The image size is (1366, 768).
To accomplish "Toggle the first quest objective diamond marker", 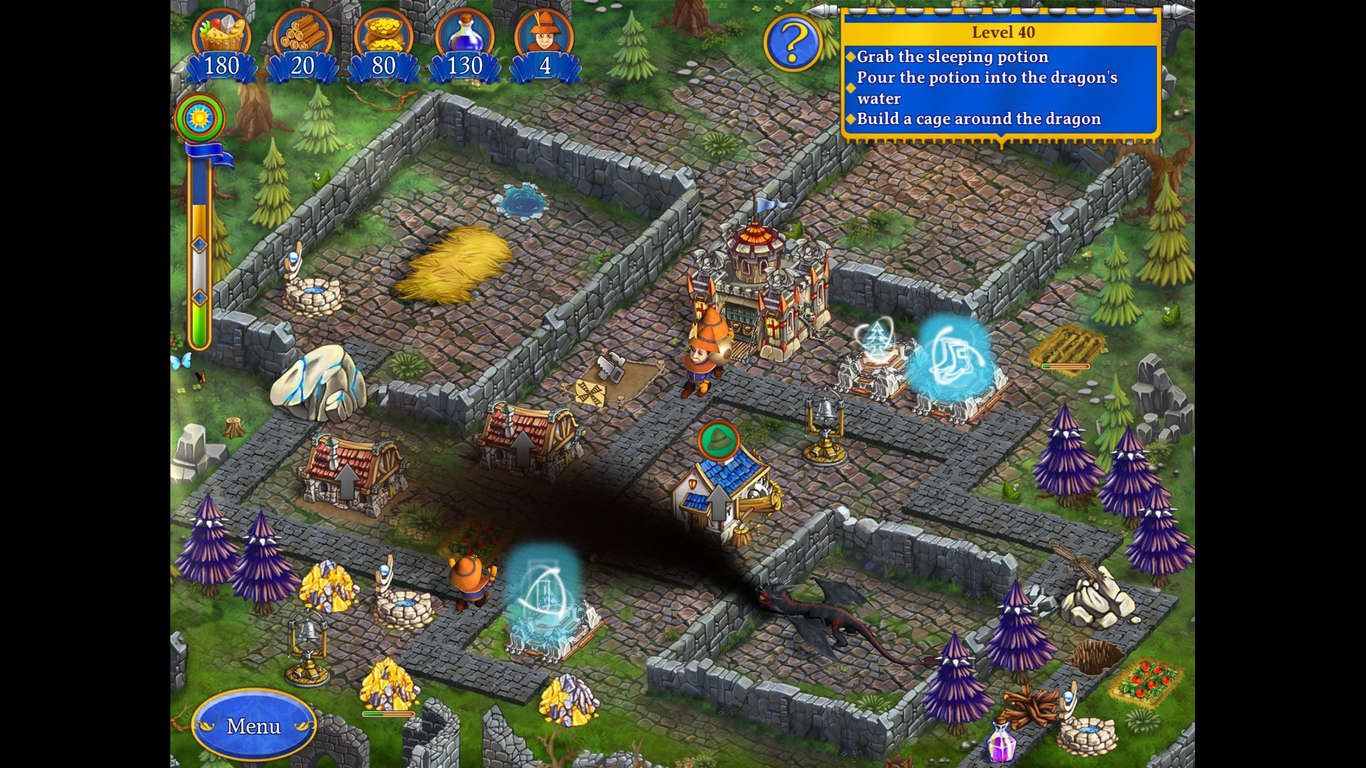I will coord(848,57).
